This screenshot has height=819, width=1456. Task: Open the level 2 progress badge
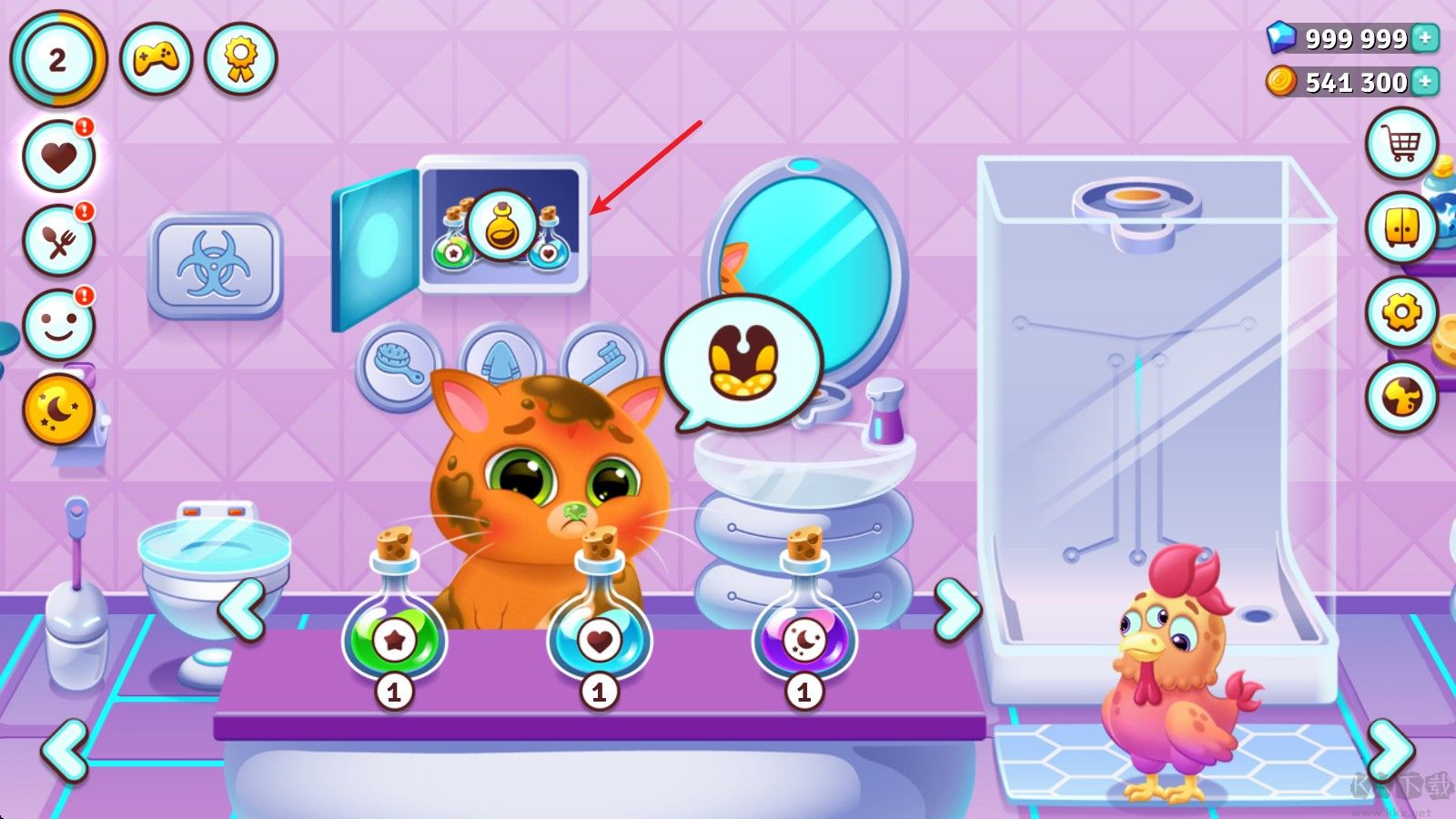click(57, 60)
